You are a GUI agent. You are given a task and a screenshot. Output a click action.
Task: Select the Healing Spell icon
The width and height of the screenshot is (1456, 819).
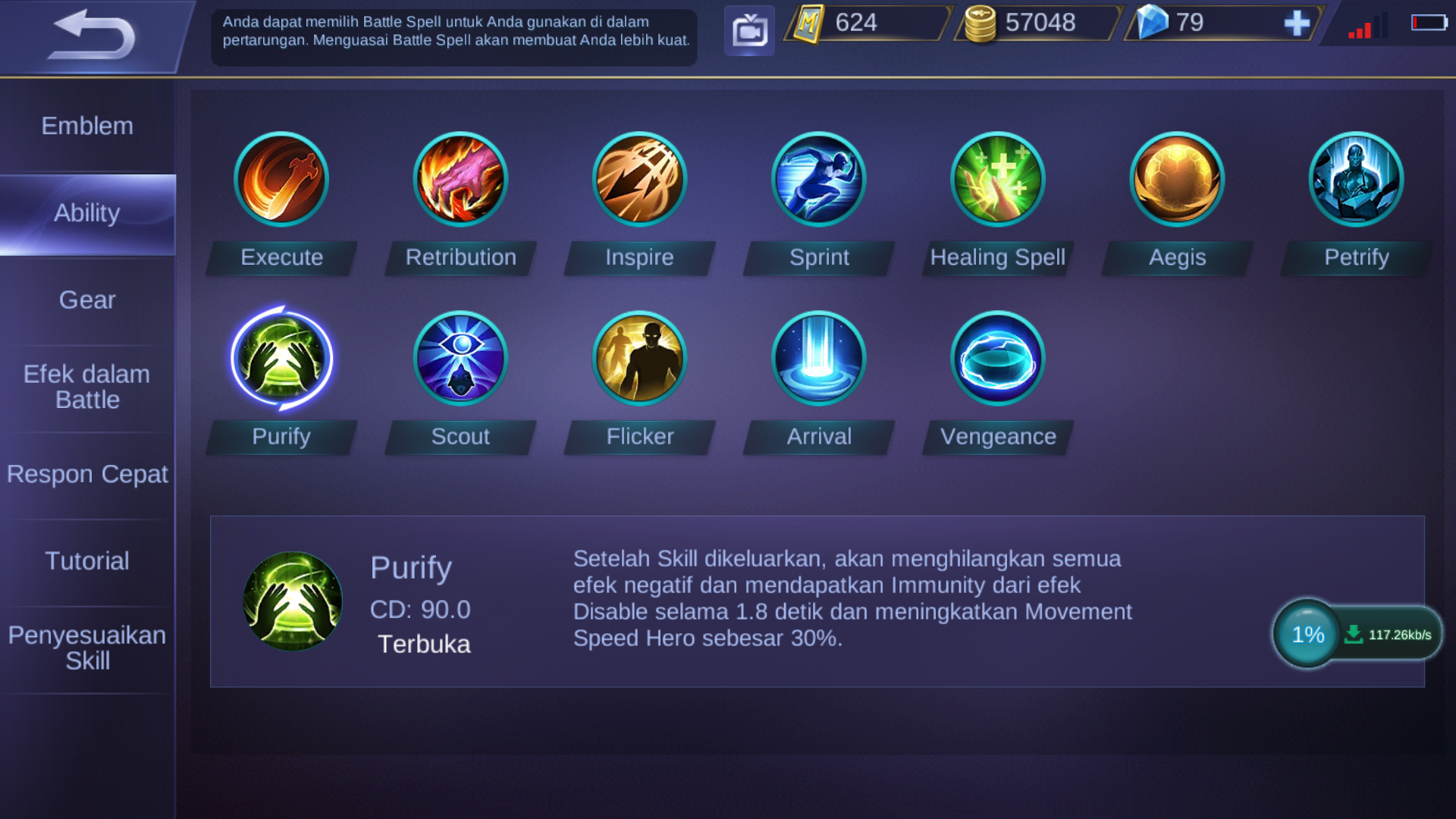[x=997, y=179]
